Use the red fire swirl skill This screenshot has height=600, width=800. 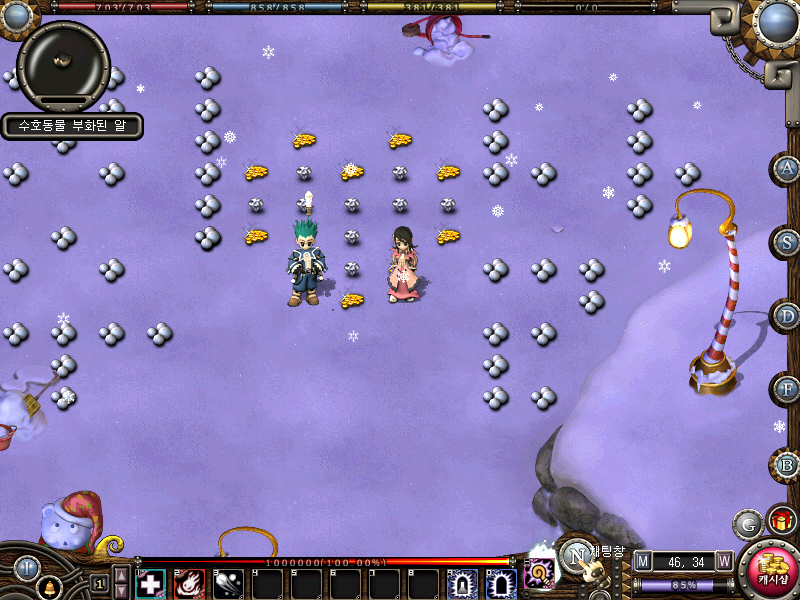click(x=189, y=584)
